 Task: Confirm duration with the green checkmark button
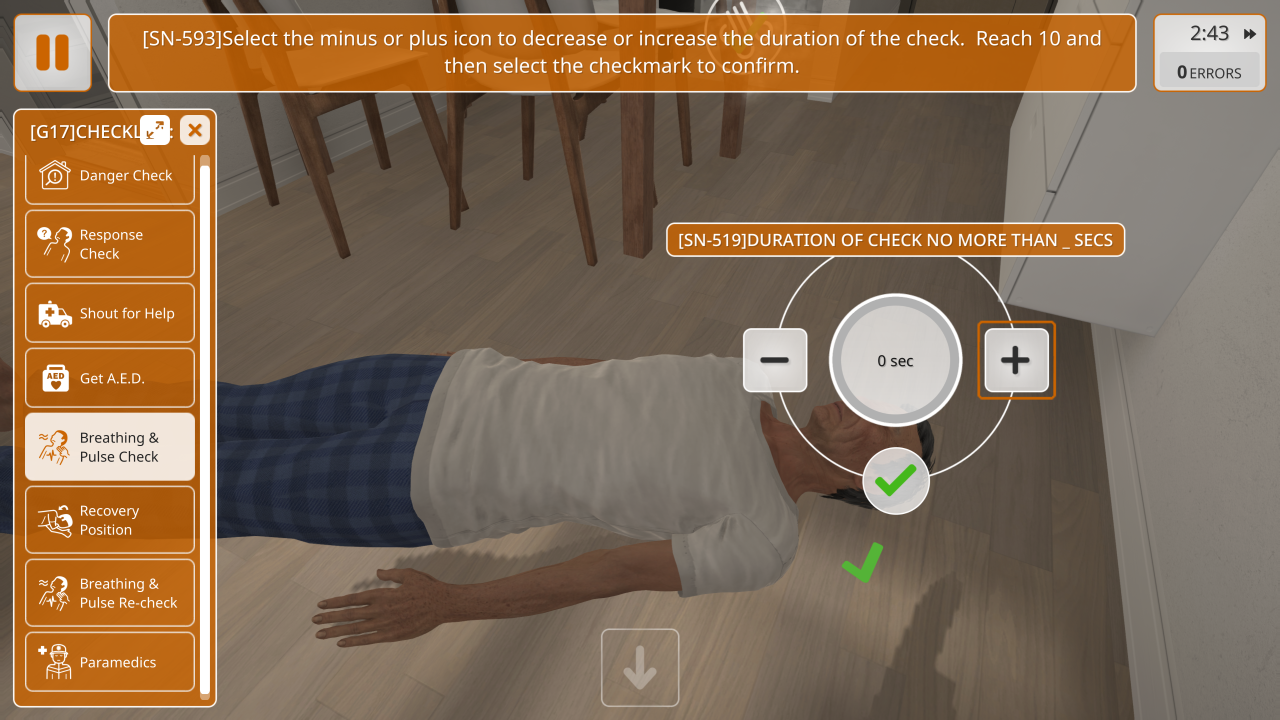coord(896,481)
